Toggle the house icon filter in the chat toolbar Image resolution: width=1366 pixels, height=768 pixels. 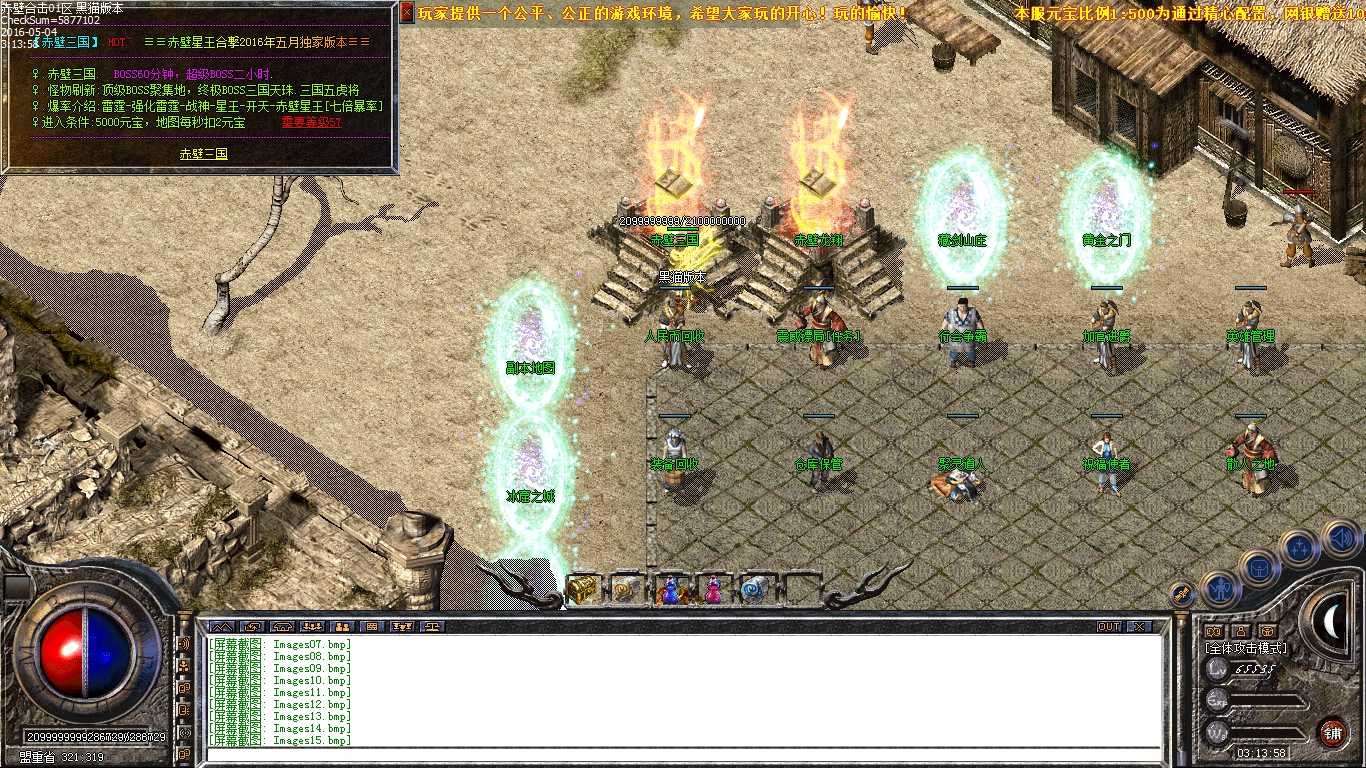coord(282,627)
